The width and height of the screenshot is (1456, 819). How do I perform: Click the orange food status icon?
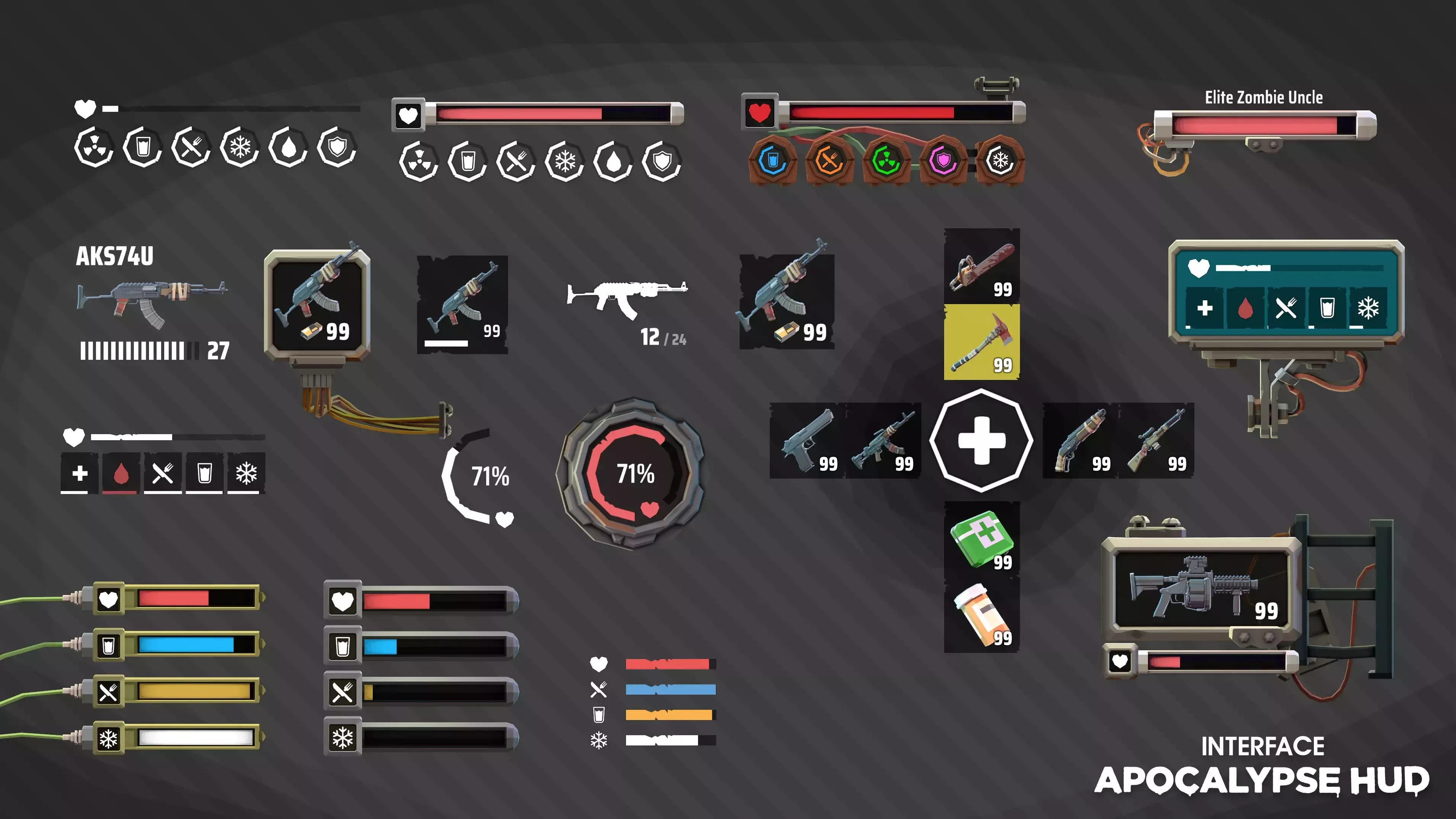829,160
